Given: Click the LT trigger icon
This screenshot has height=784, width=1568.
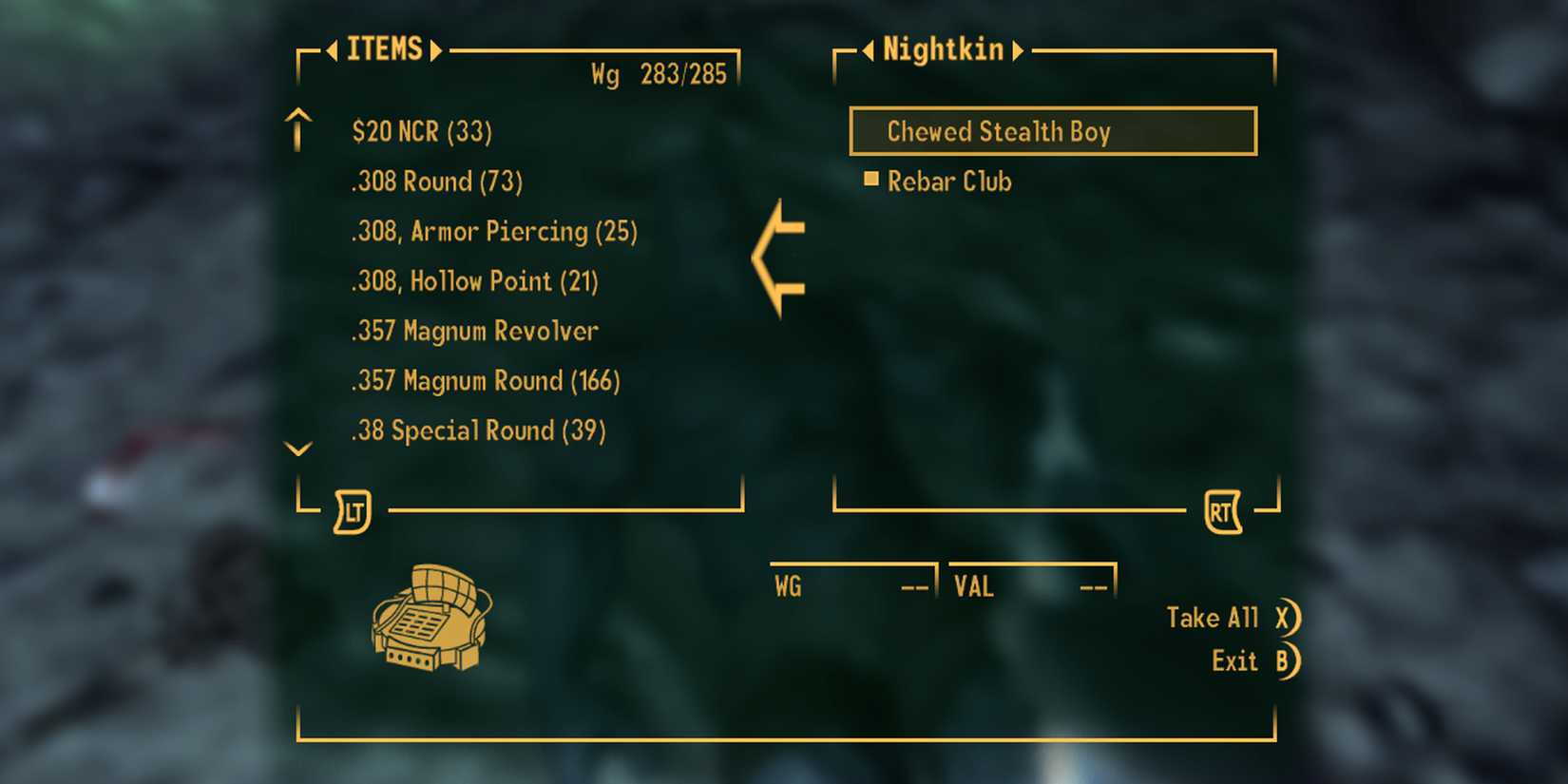Looking at the screenshot, I should 352,510.
